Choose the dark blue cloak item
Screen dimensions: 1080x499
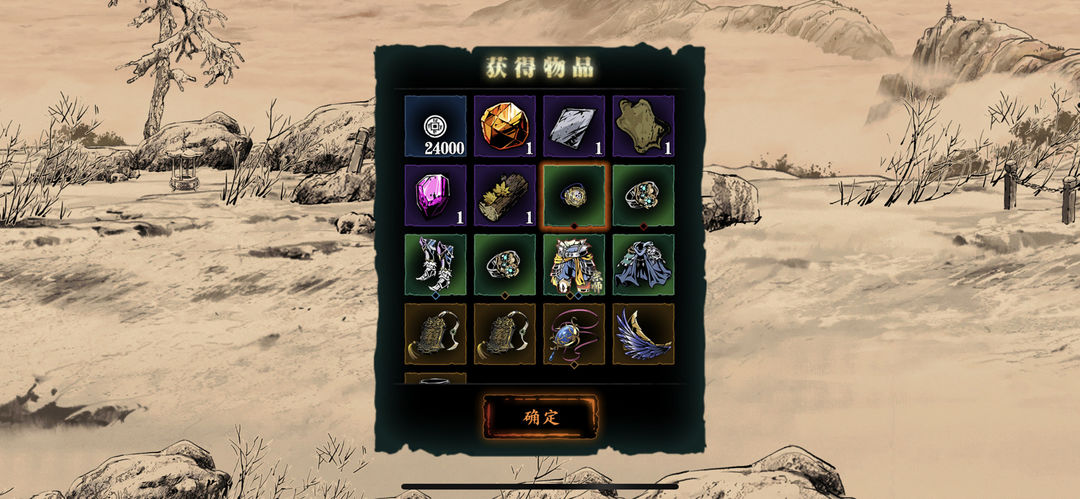[643, 265]
